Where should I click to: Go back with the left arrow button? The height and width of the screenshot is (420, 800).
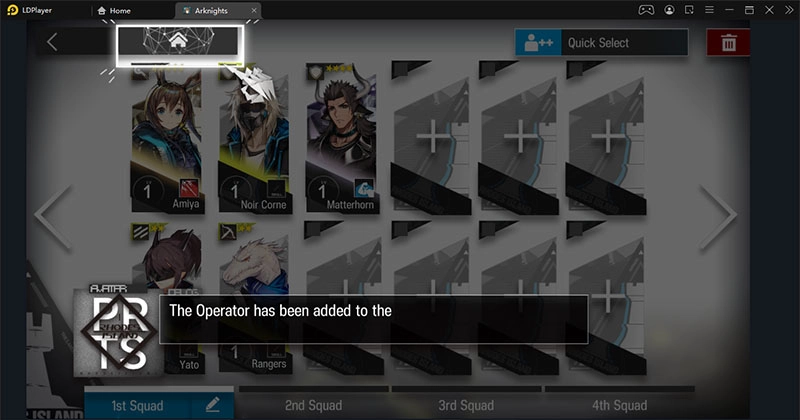pyautogui.click(x=53, y=42)
